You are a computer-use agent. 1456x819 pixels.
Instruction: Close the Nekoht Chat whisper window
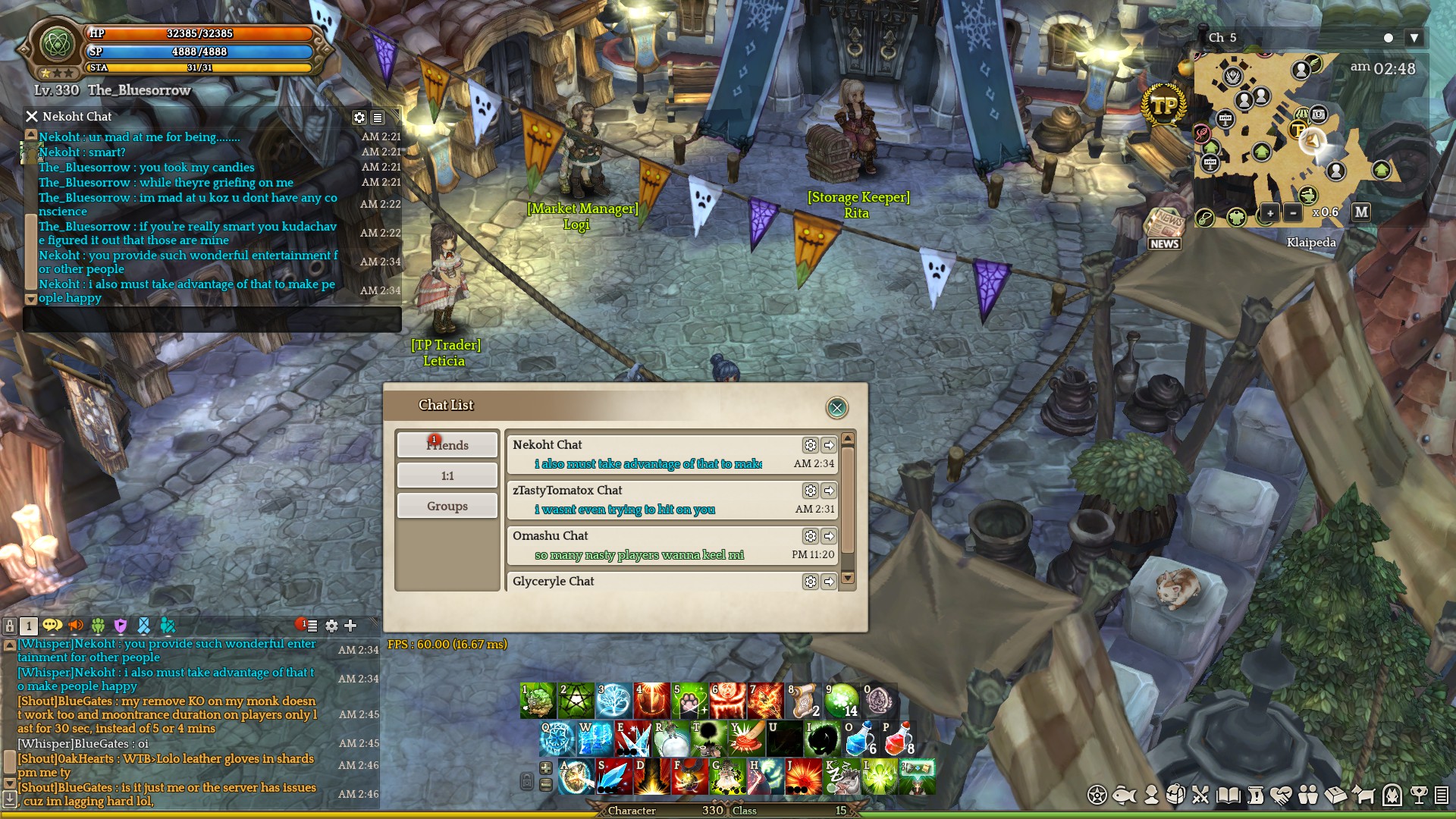point(32,117)
